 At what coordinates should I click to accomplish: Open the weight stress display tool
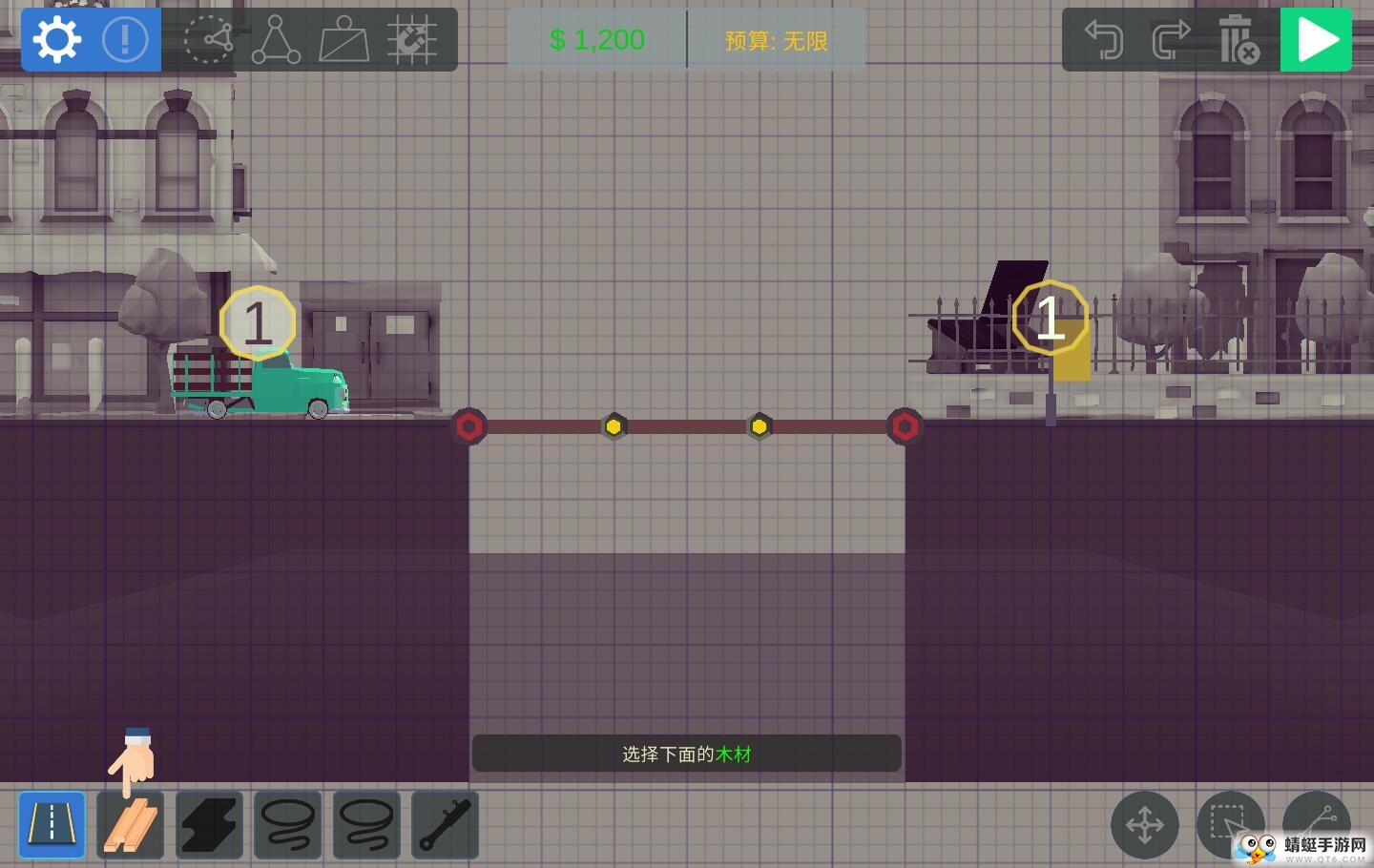tap(343, 40)
